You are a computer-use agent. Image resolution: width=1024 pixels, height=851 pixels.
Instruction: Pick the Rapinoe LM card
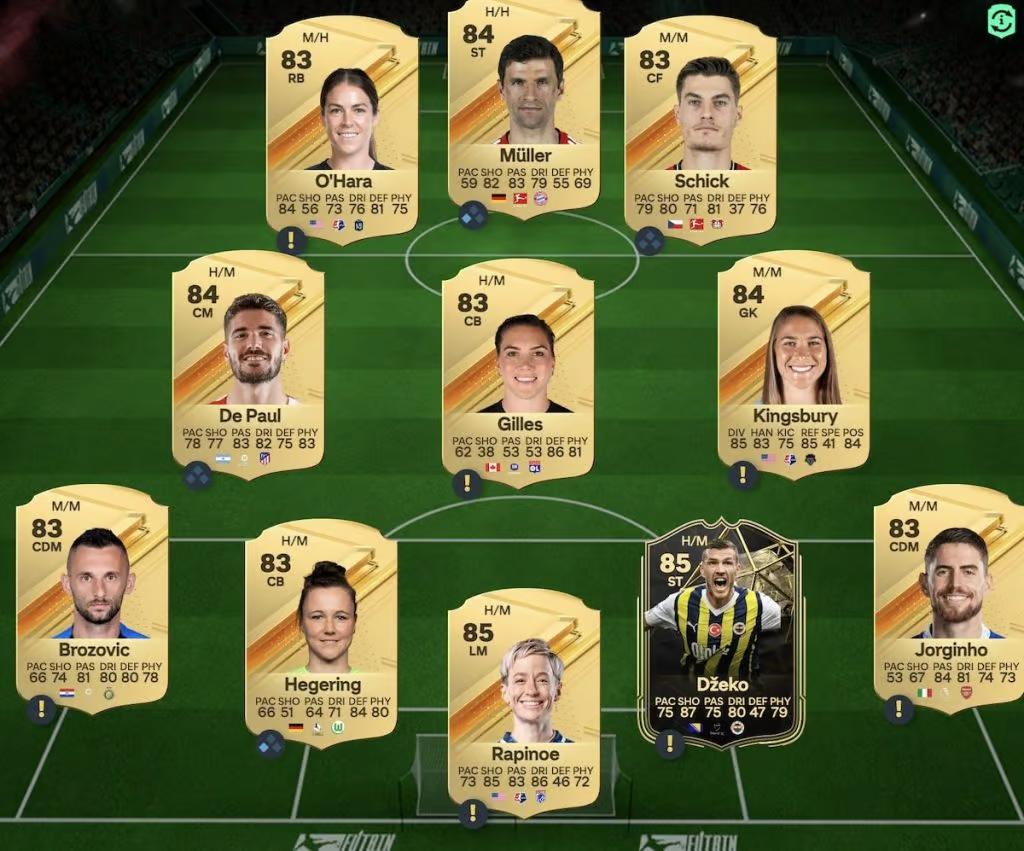point(524,700)
